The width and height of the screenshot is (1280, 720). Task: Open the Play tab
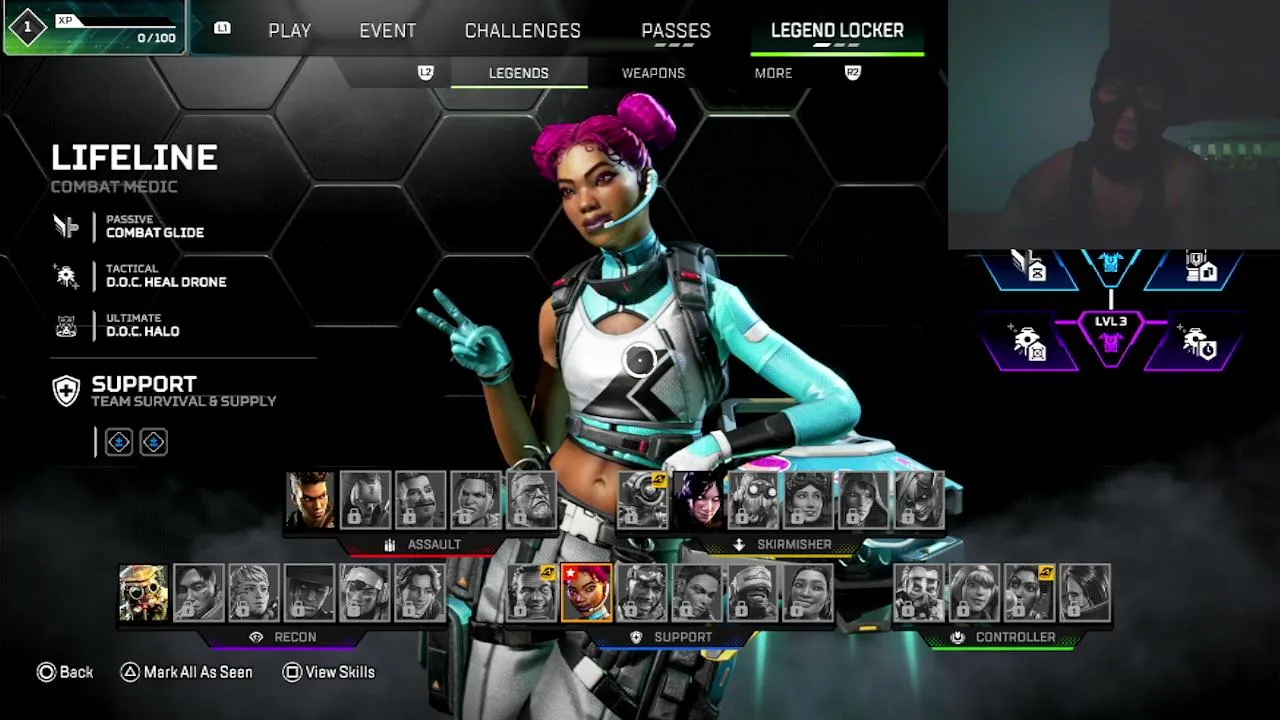point(289,31)
